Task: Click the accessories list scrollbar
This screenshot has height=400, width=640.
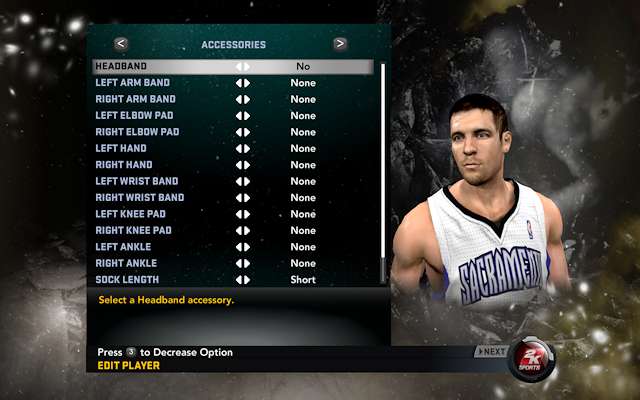Action: coord(382,170)
